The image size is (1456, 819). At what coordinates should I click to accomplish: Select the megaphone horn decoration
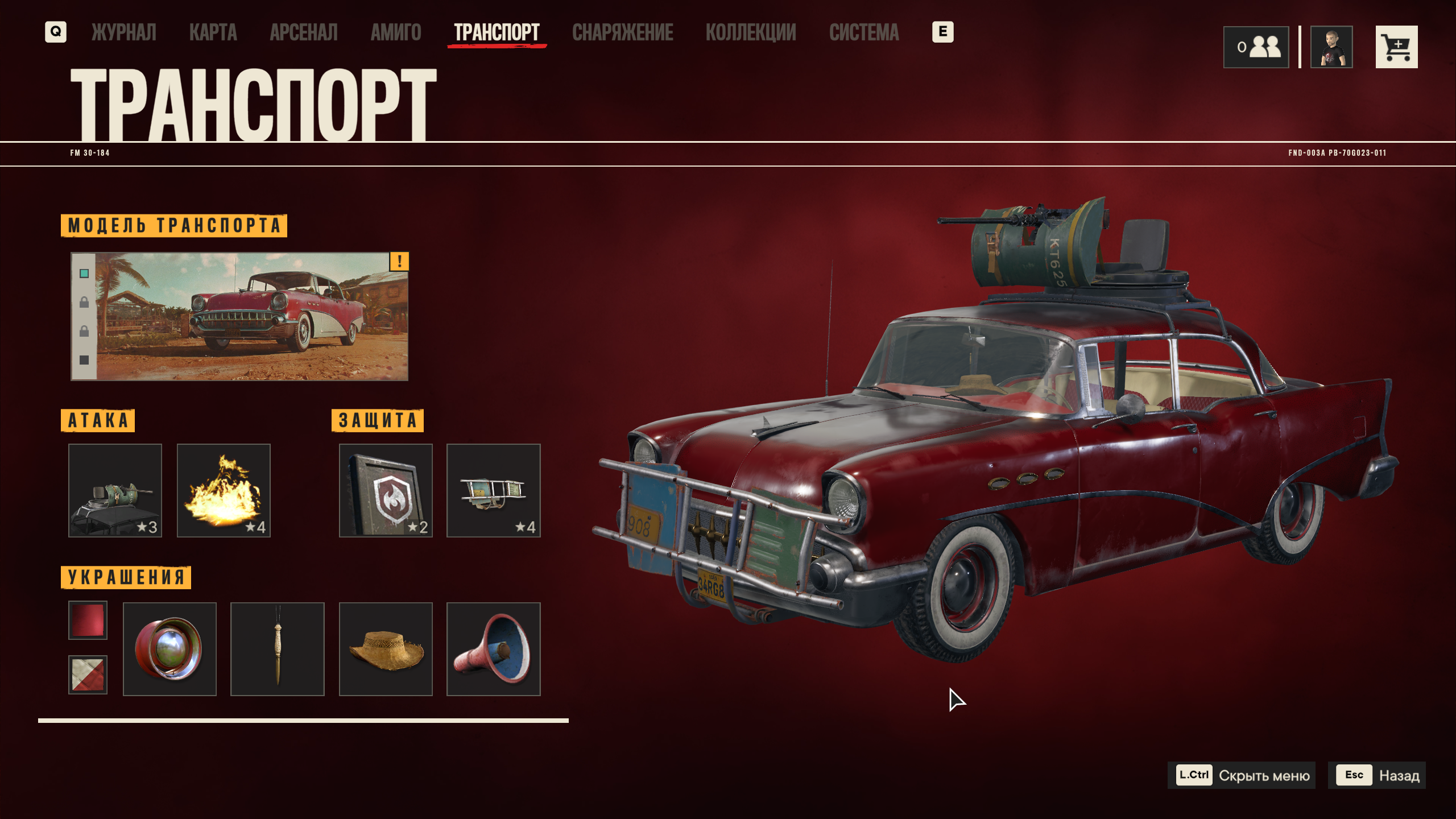coord(493,649)
